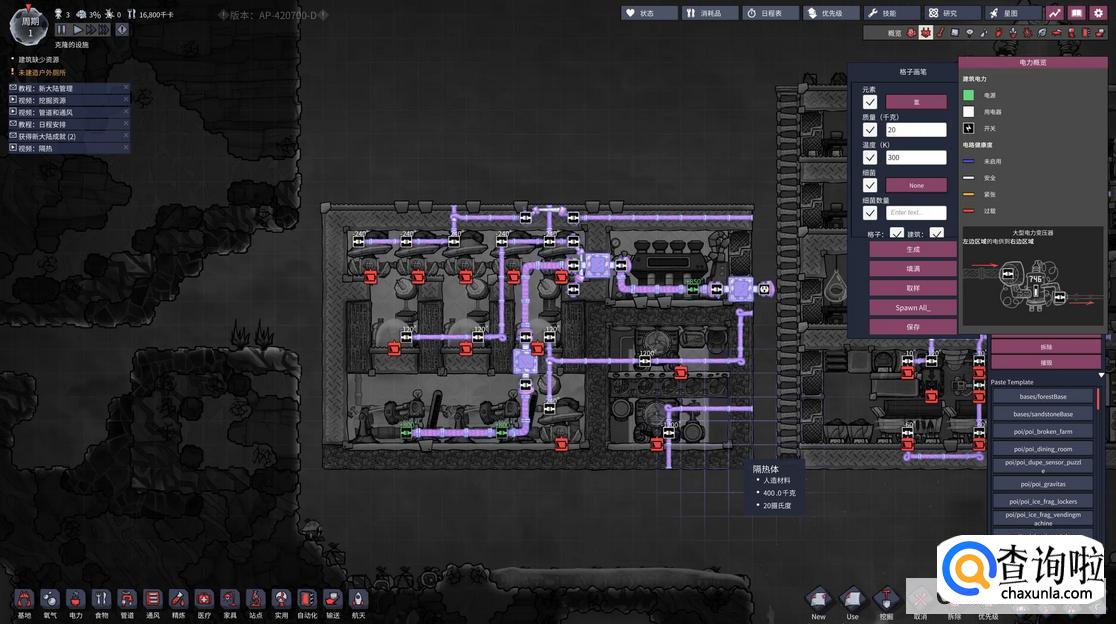Open the 状态 (Vitals) management screen
The height and width of the screenshot is (624, 1116).
click(x=649, y=13)
